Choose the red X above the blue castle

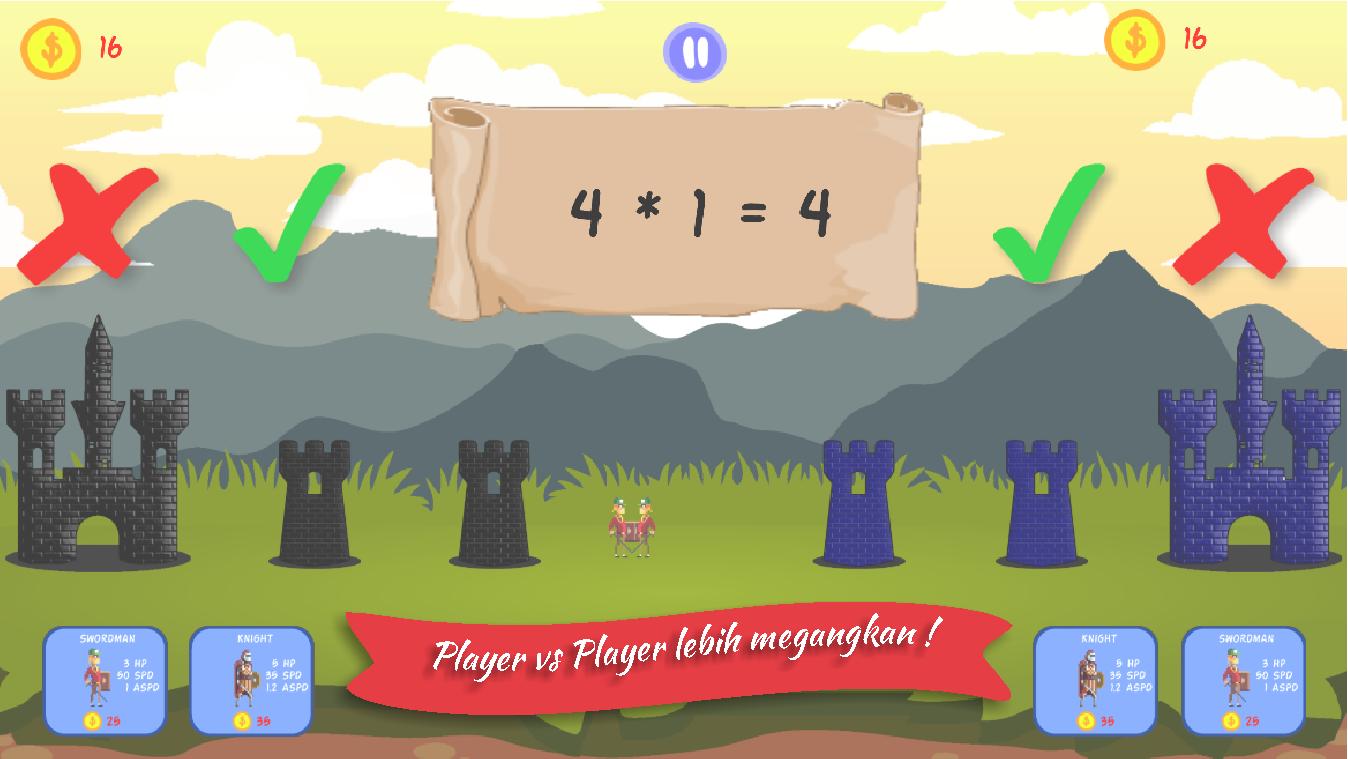(1243, 222)
